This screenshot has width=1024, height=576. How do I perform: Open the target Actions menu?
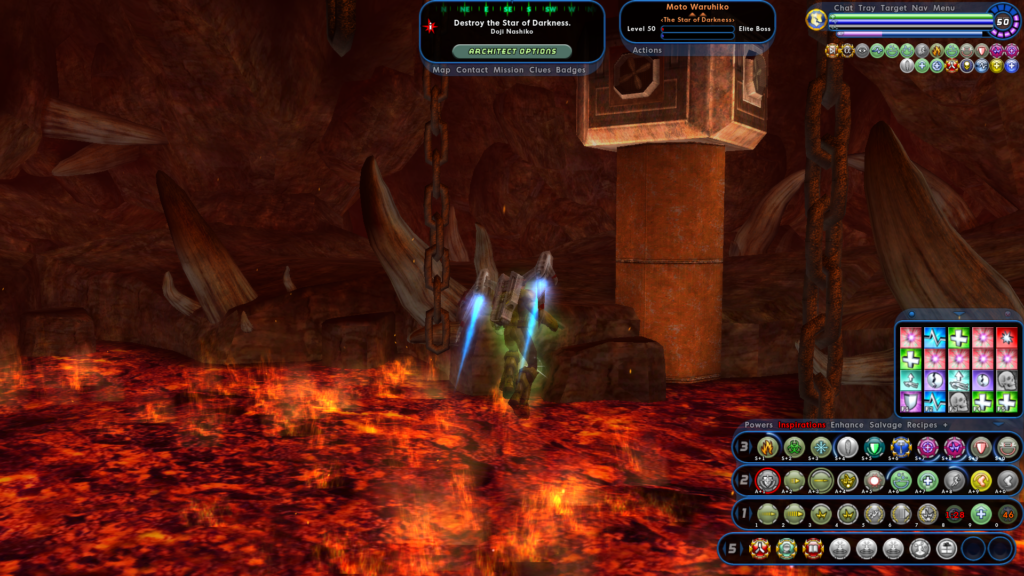tap(647, 50)
